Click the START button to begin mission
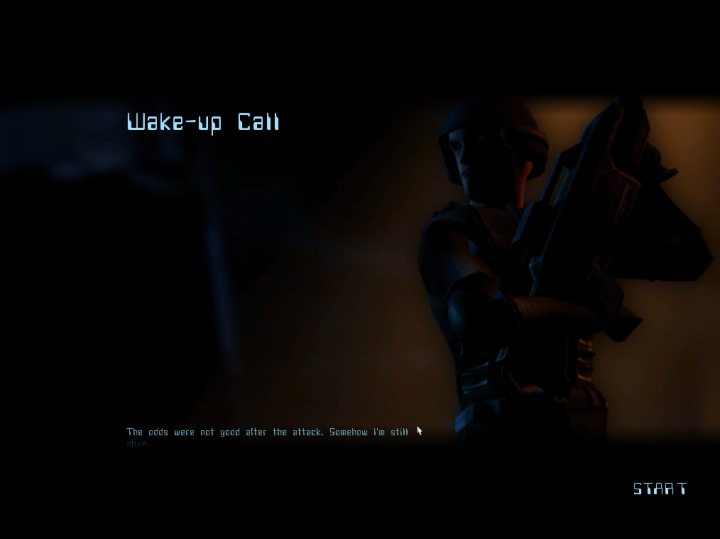The width and height of the screenshot is (720, 539). tap(660, 489)
